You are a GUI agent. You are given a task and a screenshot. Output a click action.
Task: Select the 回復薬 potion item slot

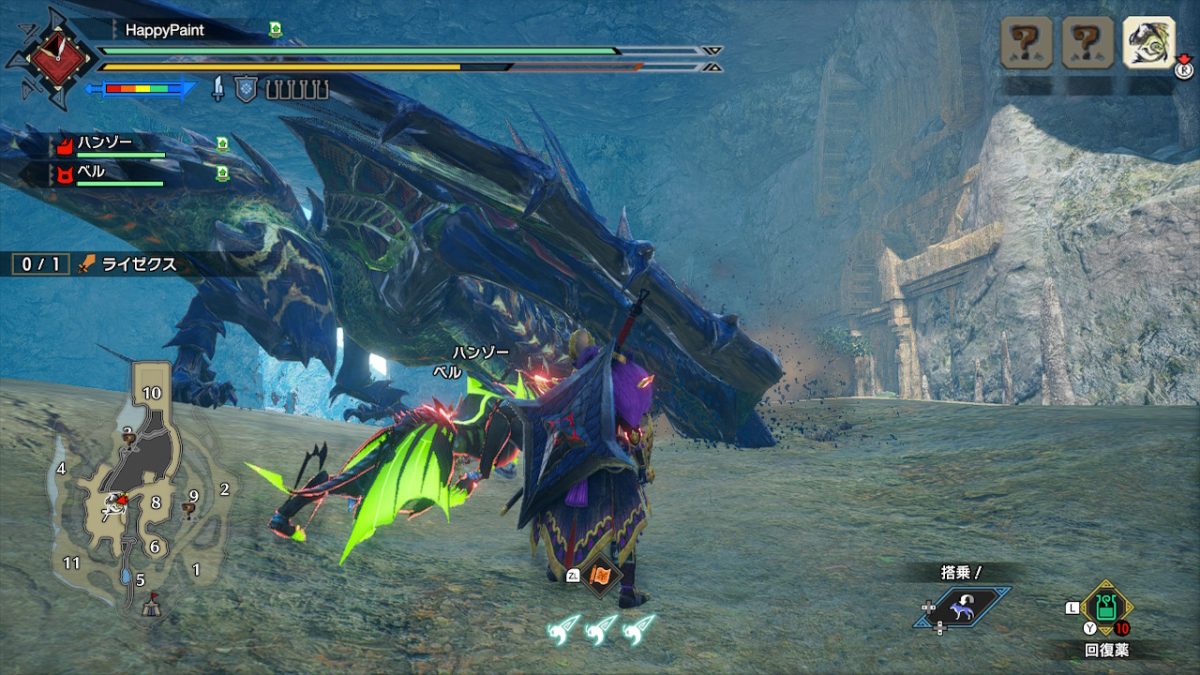(x=1106, y=607)
